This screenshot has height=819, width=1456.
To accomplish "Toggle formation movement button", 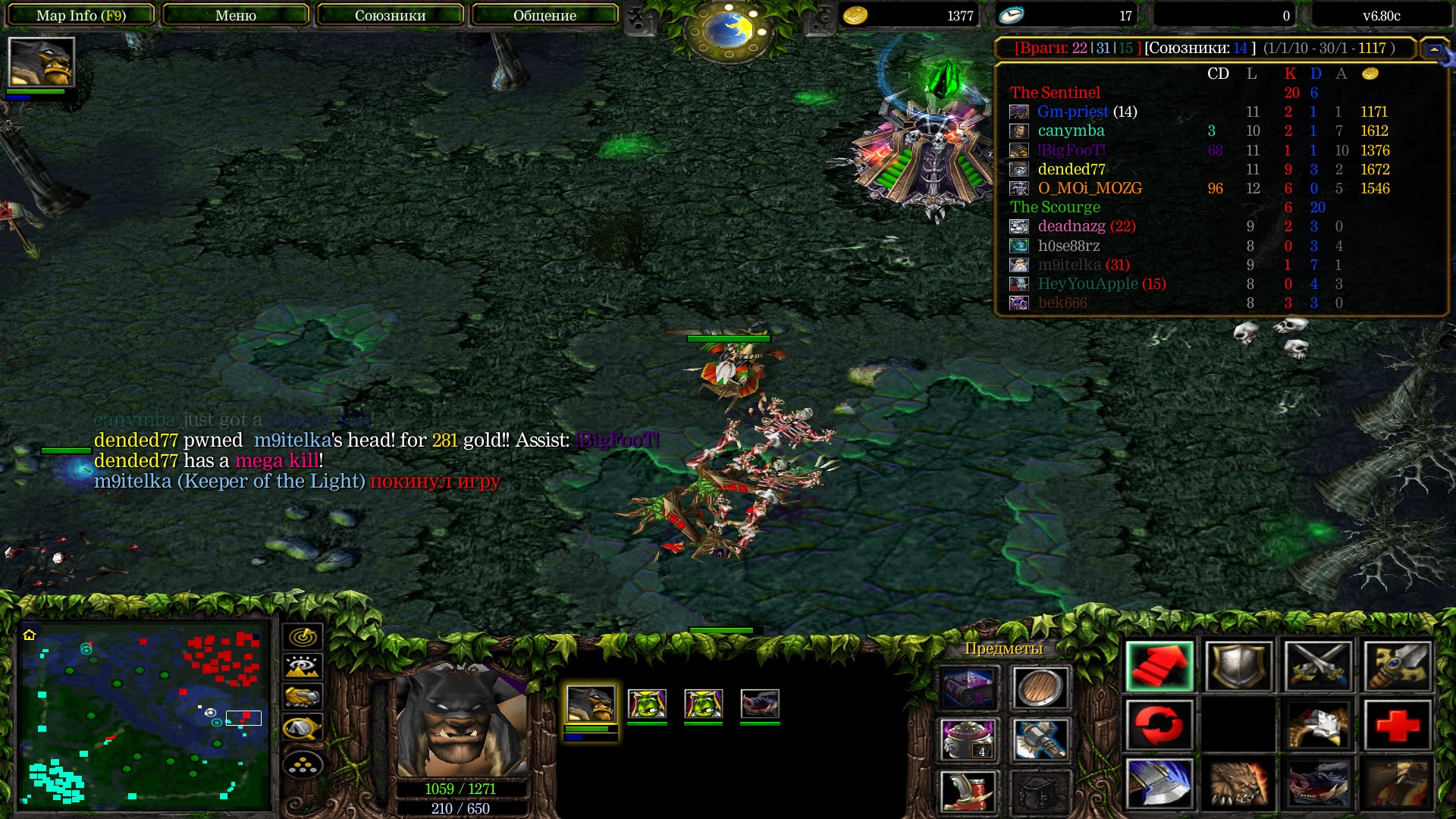I will [x=303, y=765].
